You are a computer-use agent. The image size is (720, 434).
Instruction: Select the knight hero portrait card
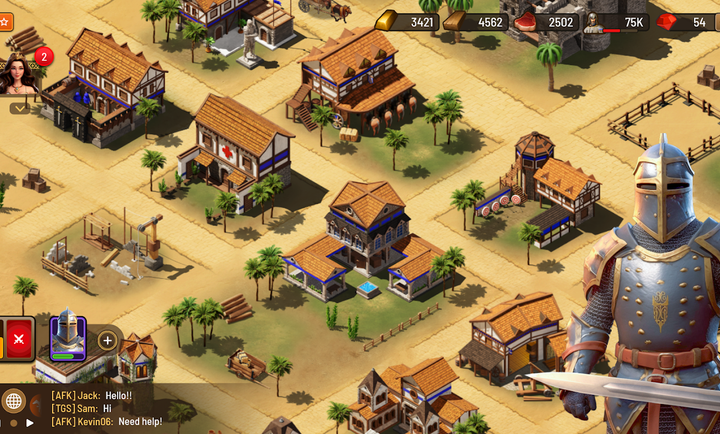click(x=68, y=338)
